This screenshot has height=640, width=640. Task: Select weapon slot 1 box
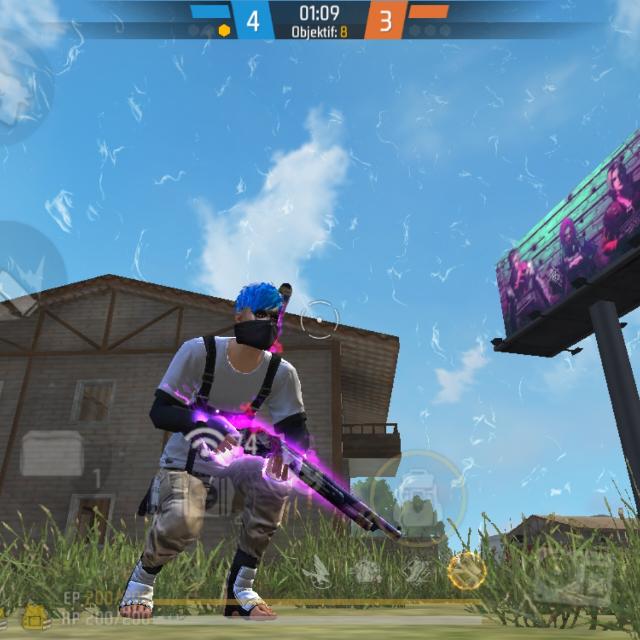[x=52, y=453]
